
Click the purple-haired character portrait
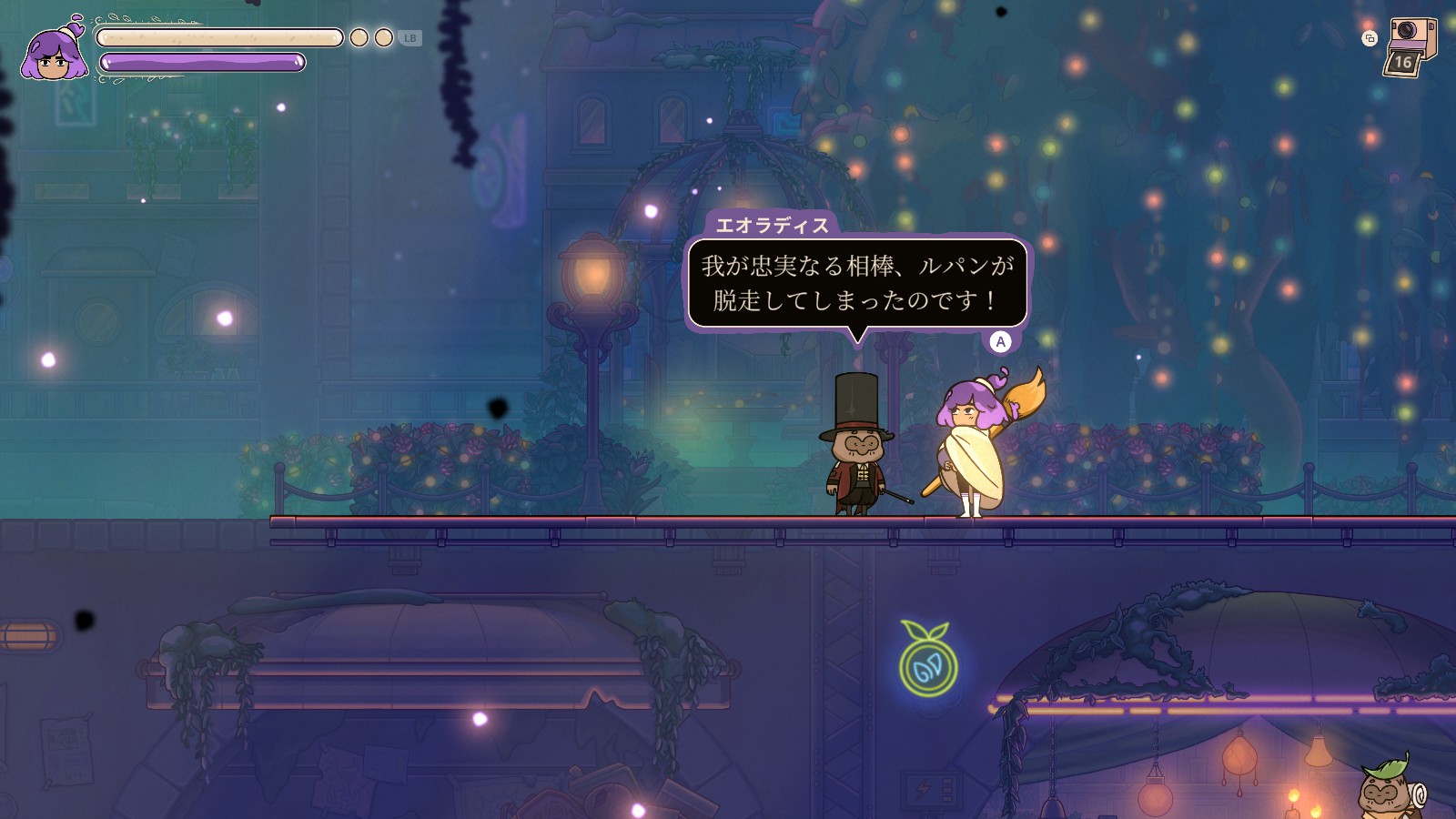(55, 53)
